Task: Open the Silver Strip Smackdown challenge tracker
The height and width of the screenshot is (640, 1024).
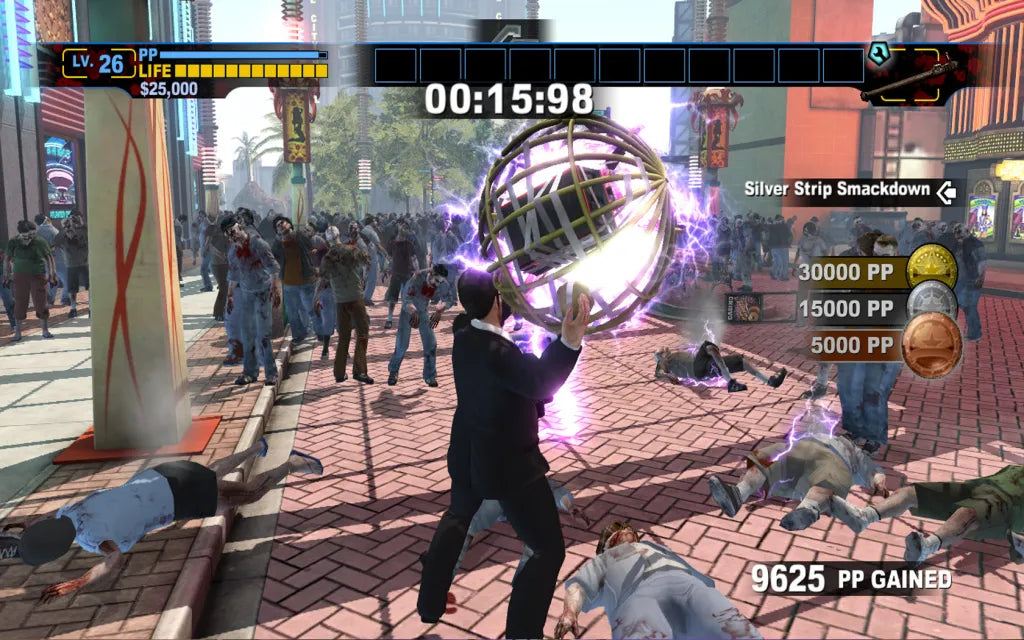Action: (x=848, y=190)
